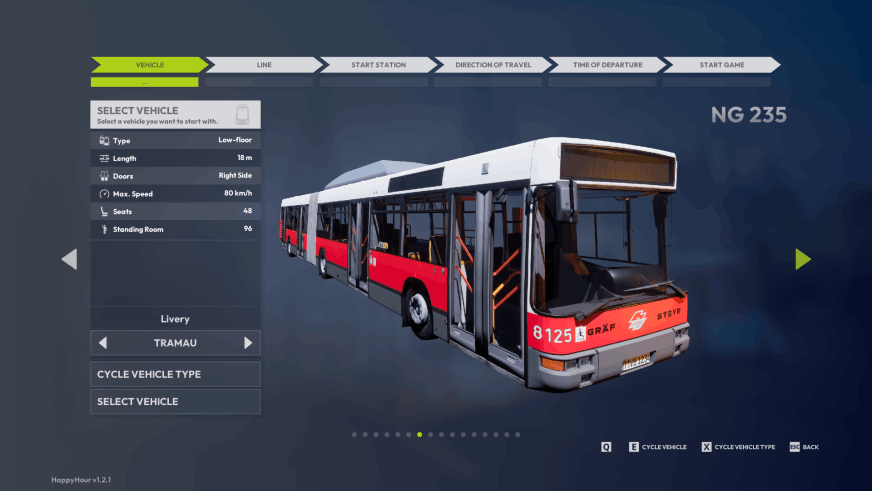Choose the next livery after Tramau
The image size is (872, 491).
(248, 343)
